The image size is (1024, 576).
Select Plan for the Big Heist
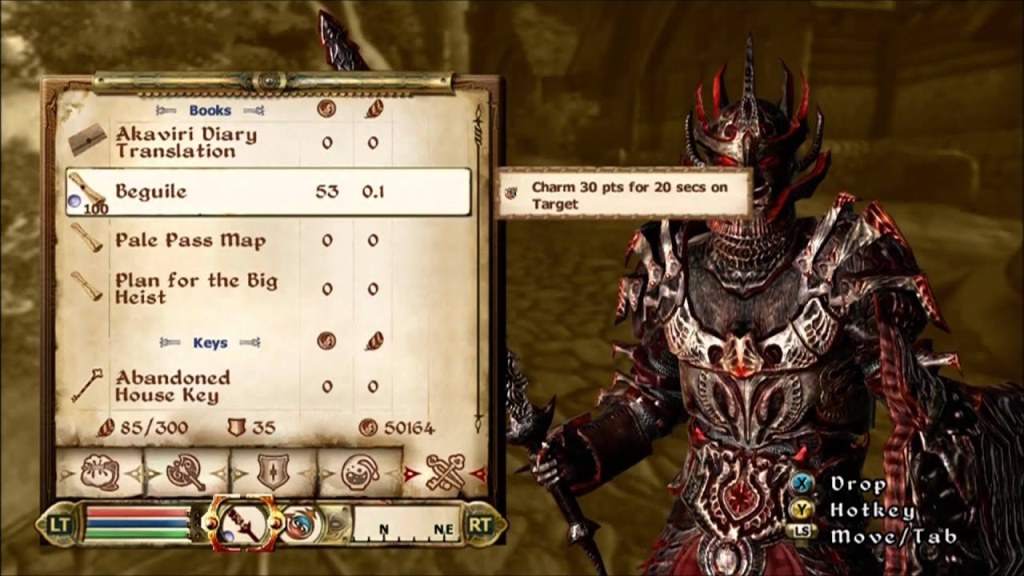tap(195, 288)
